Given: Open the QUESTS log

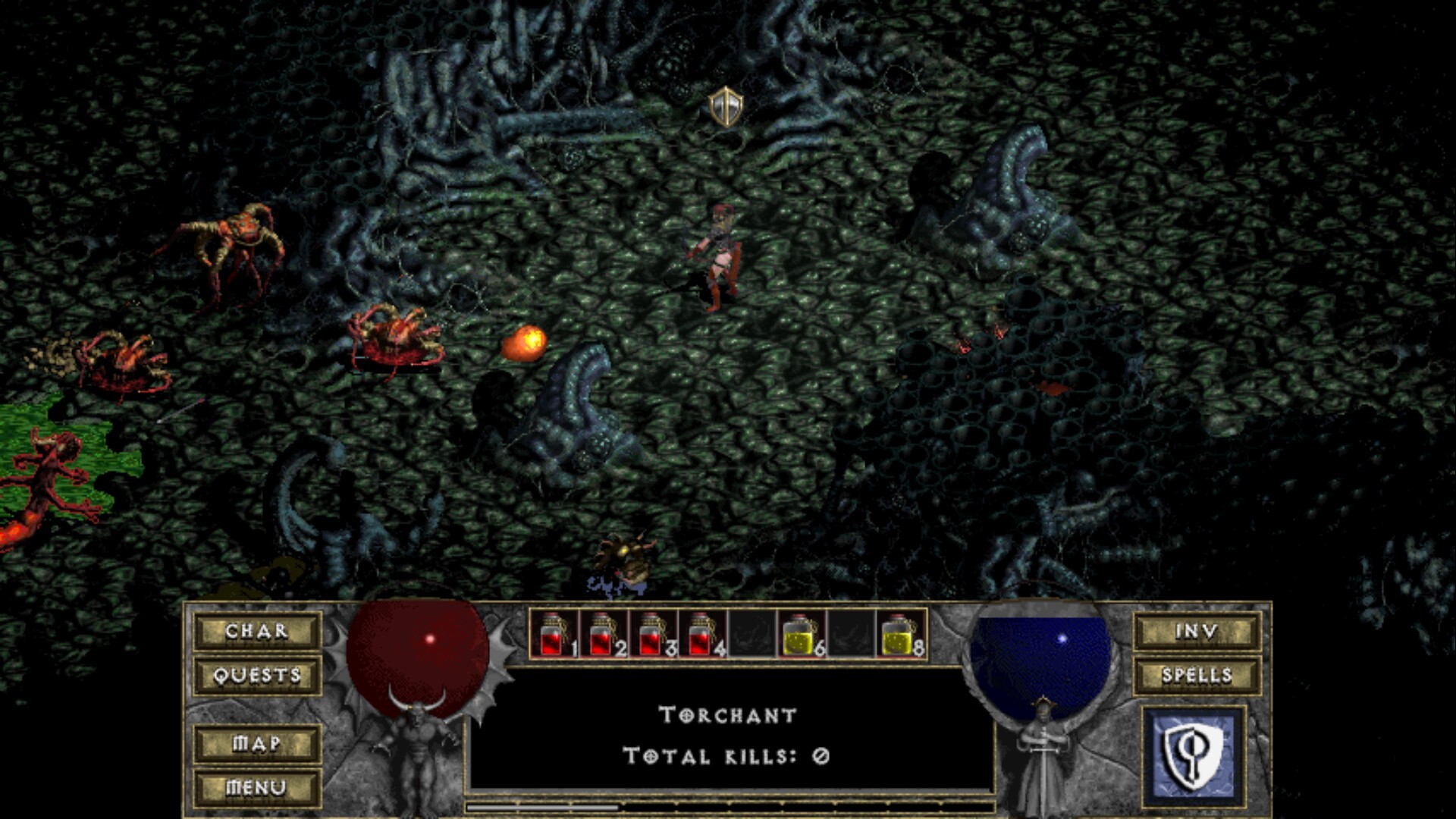Looking at the screenshot, I should [x=256, y=676].
